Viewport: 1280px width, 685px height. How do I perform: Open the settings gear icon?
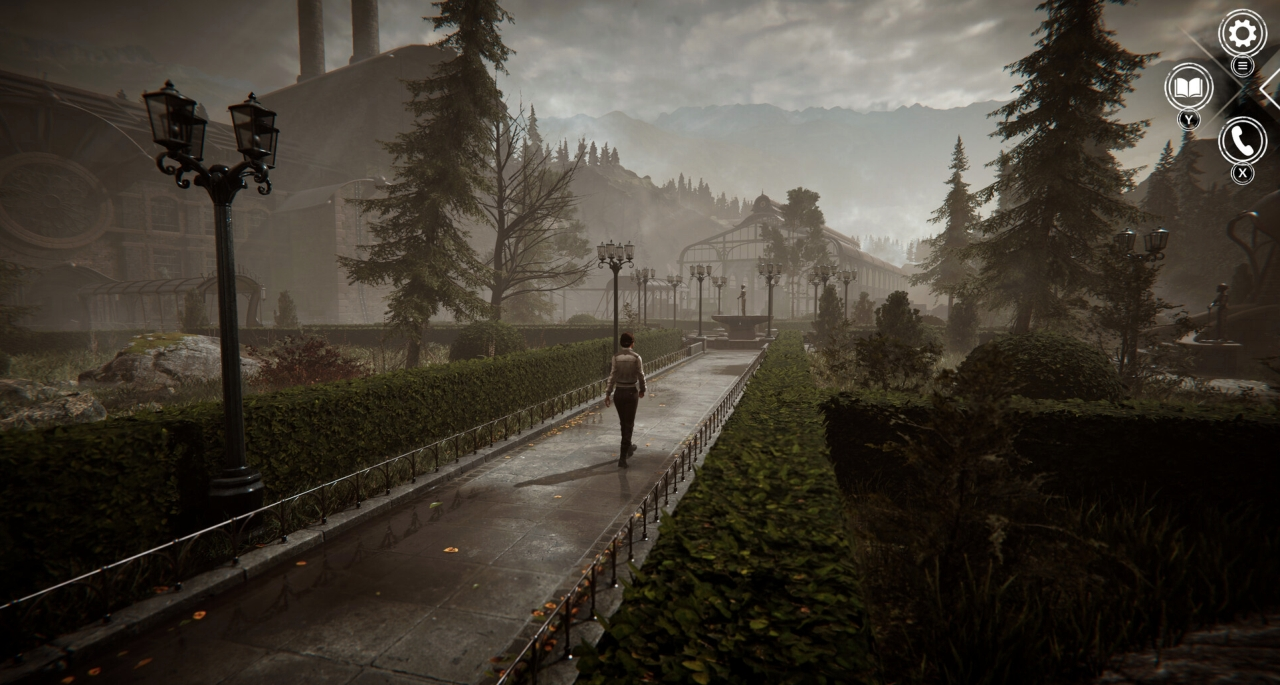point(1242,34)
